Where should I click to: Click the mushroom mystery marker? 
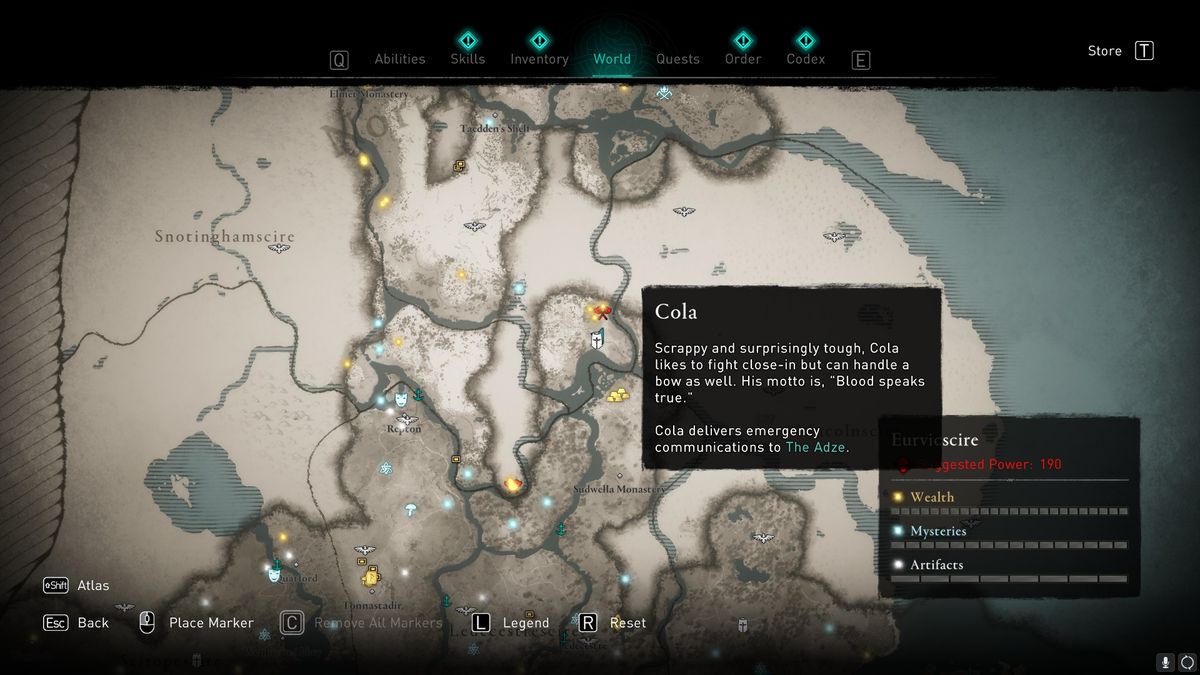click(411, 509)
